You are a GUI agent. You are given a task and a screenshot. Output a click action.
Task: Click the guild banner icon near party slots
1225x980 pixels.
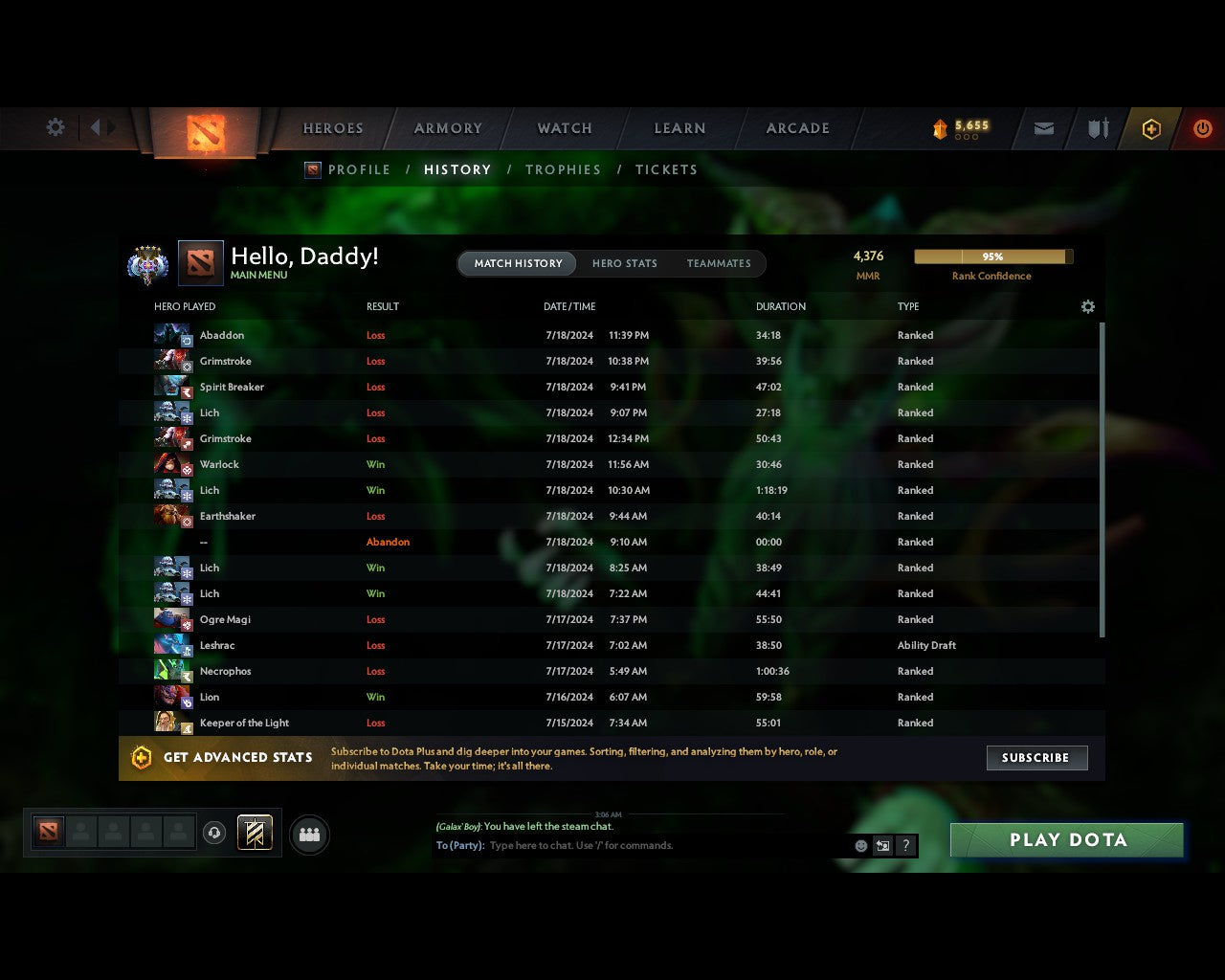(255, 833)
